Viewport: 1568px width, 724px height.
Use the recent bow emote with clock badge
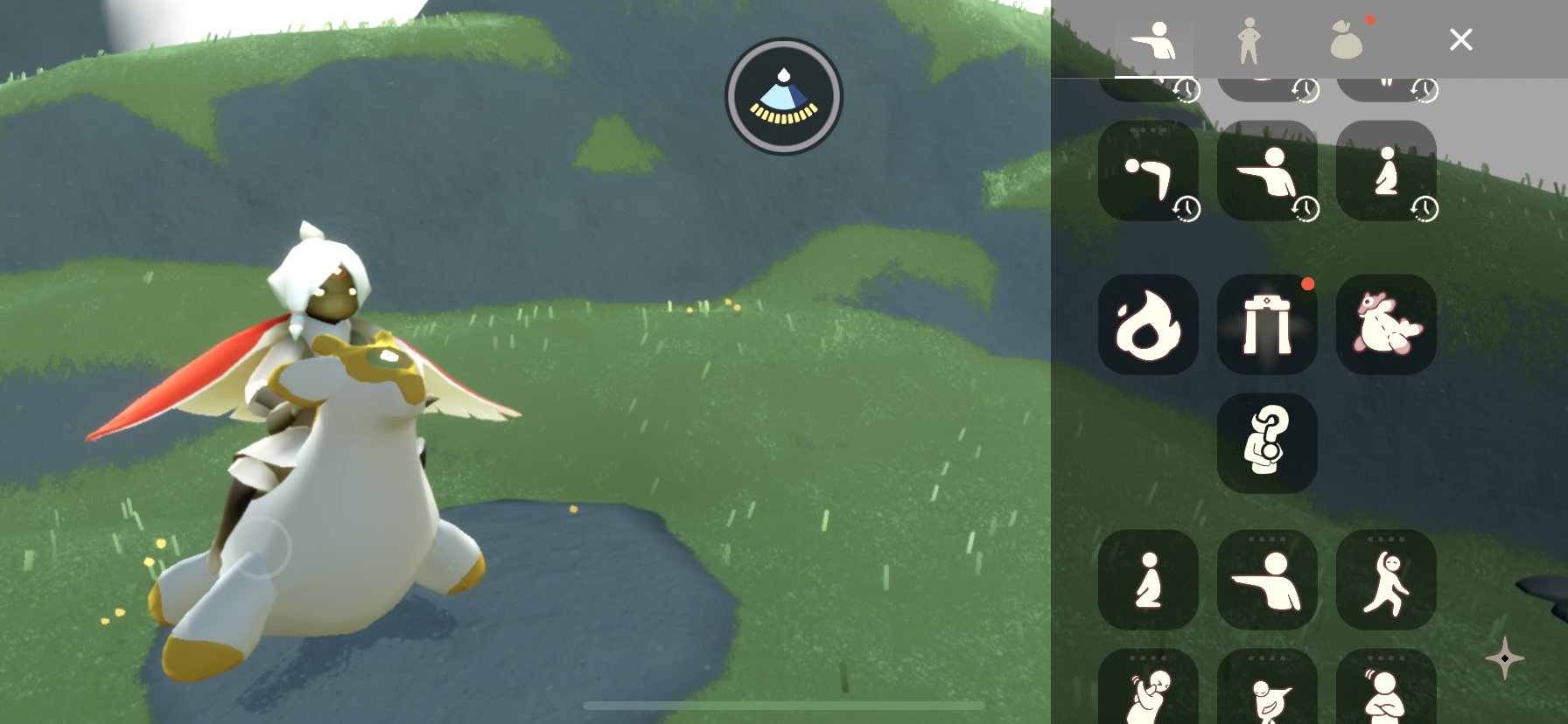point(1148,171)
